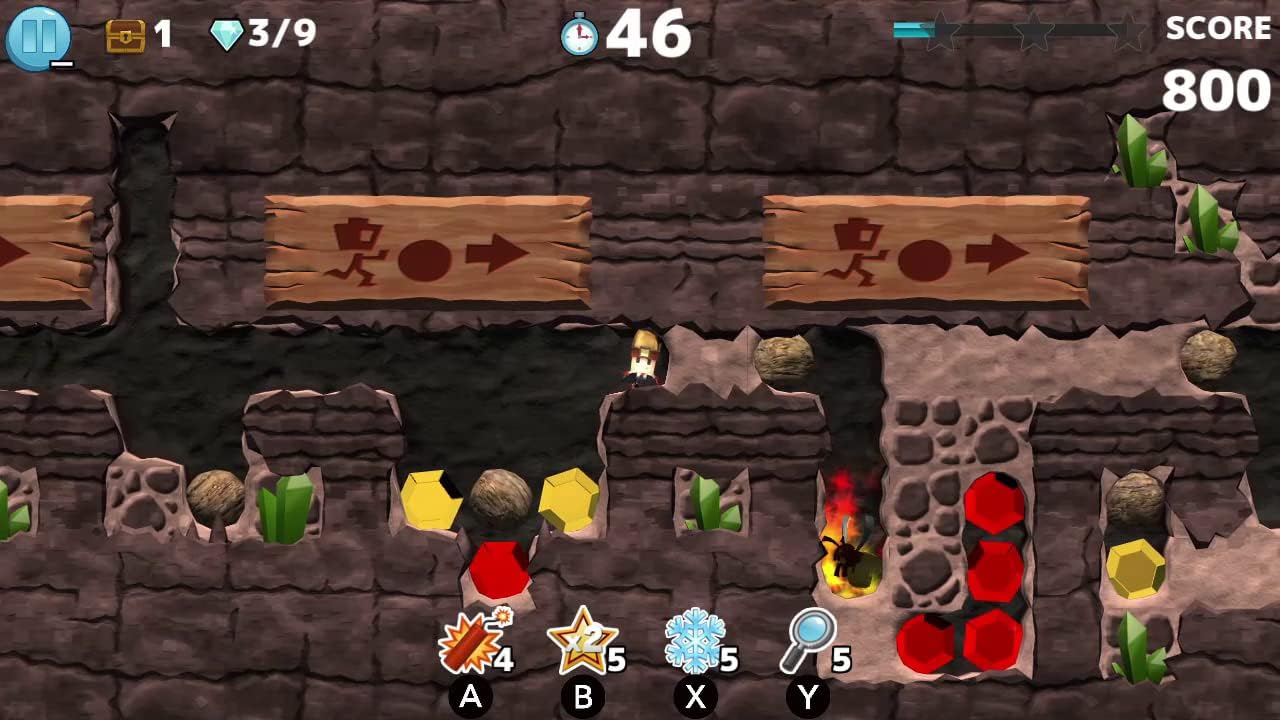Use the dynamite power-up on button A
The width and height of the screenshot is (1280, 720).
point(470,640)
